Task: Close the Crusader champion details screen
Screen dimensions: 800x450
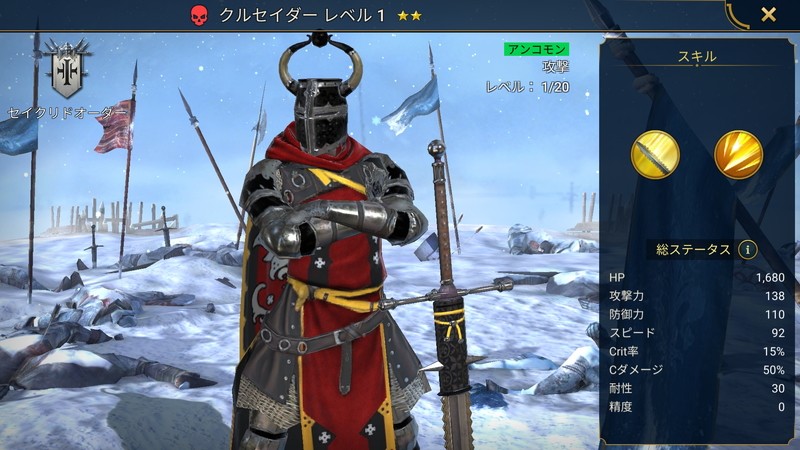Action: pos(768,15)
